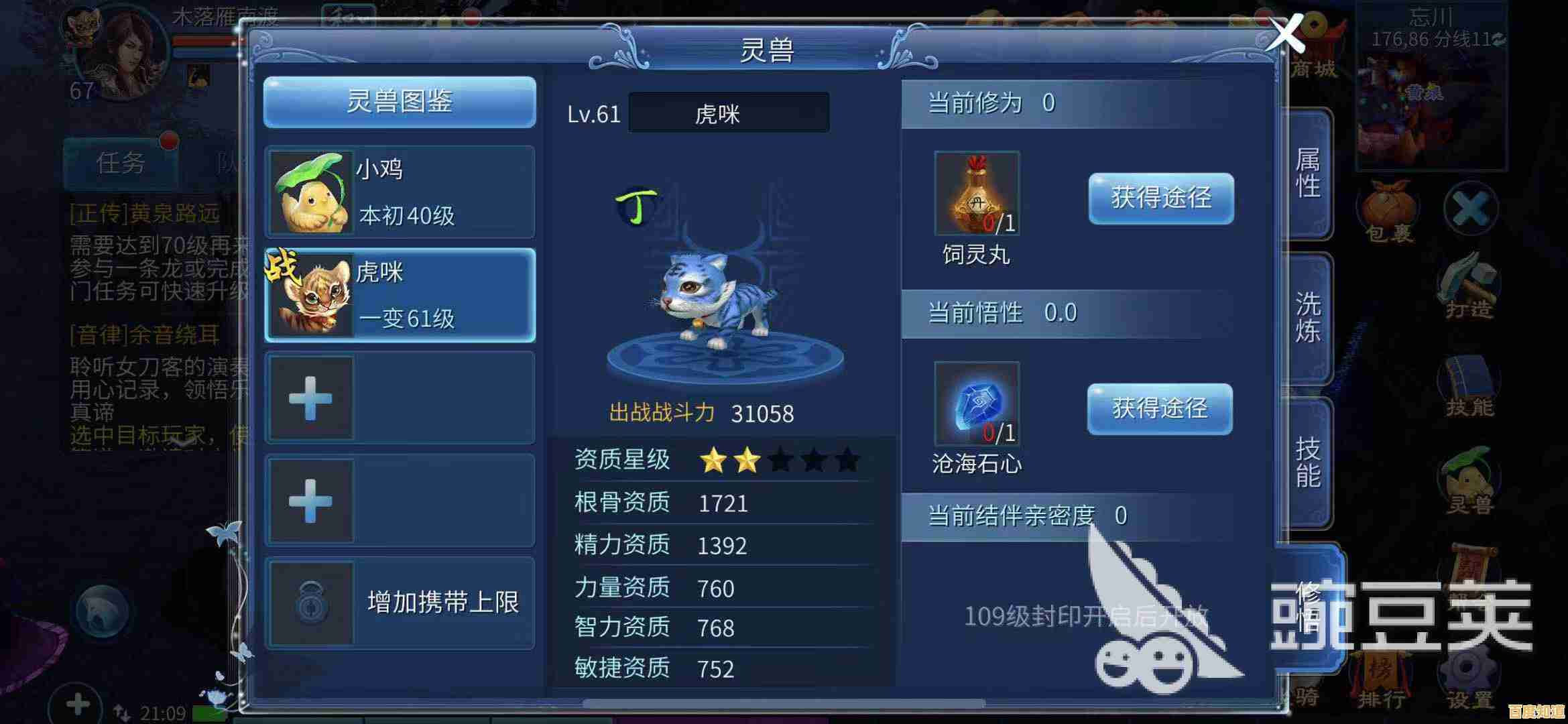Select the 小鸡 pet entry

pos(400,192)
